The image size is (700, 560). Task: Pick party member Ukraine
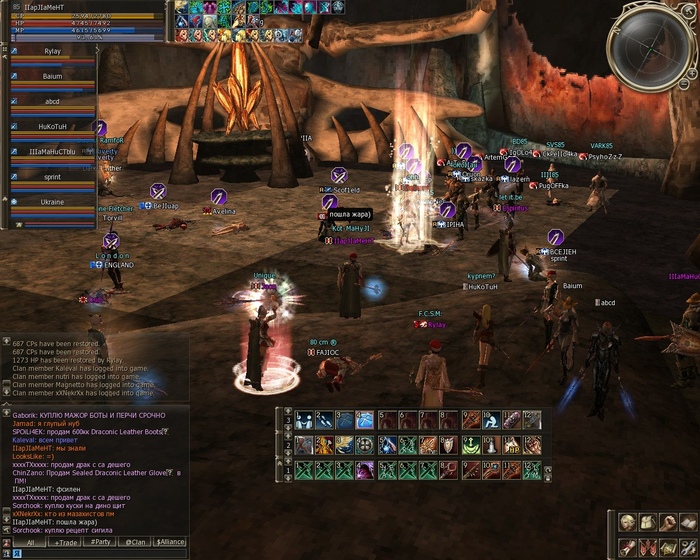point(52,201)
